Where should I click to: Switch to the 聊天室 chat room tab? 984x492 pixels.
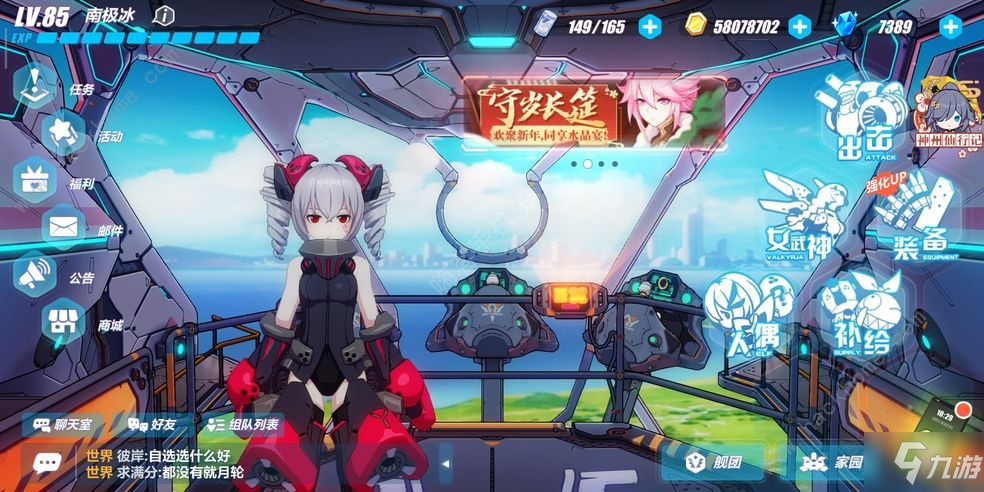pyautogui.click(x=63, y=425)
